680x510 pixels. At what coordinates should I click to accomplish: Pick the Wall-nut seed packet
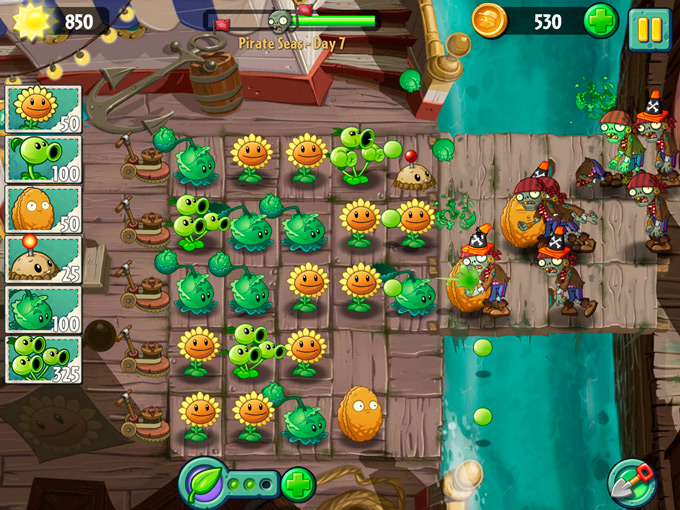[43, 209]
